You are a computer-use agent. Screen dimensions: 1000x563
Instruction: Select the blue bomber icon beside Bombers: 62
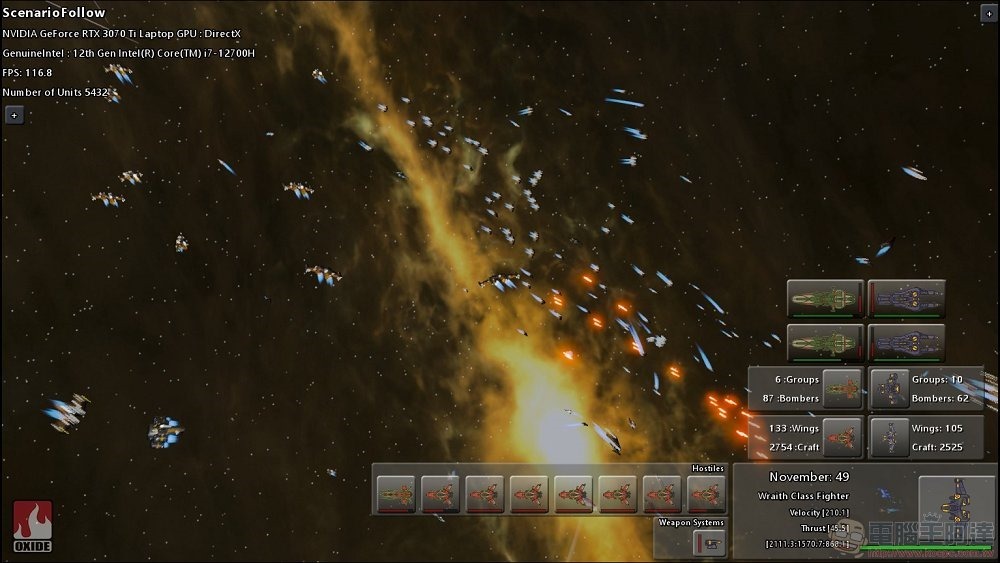coord(889,388)
